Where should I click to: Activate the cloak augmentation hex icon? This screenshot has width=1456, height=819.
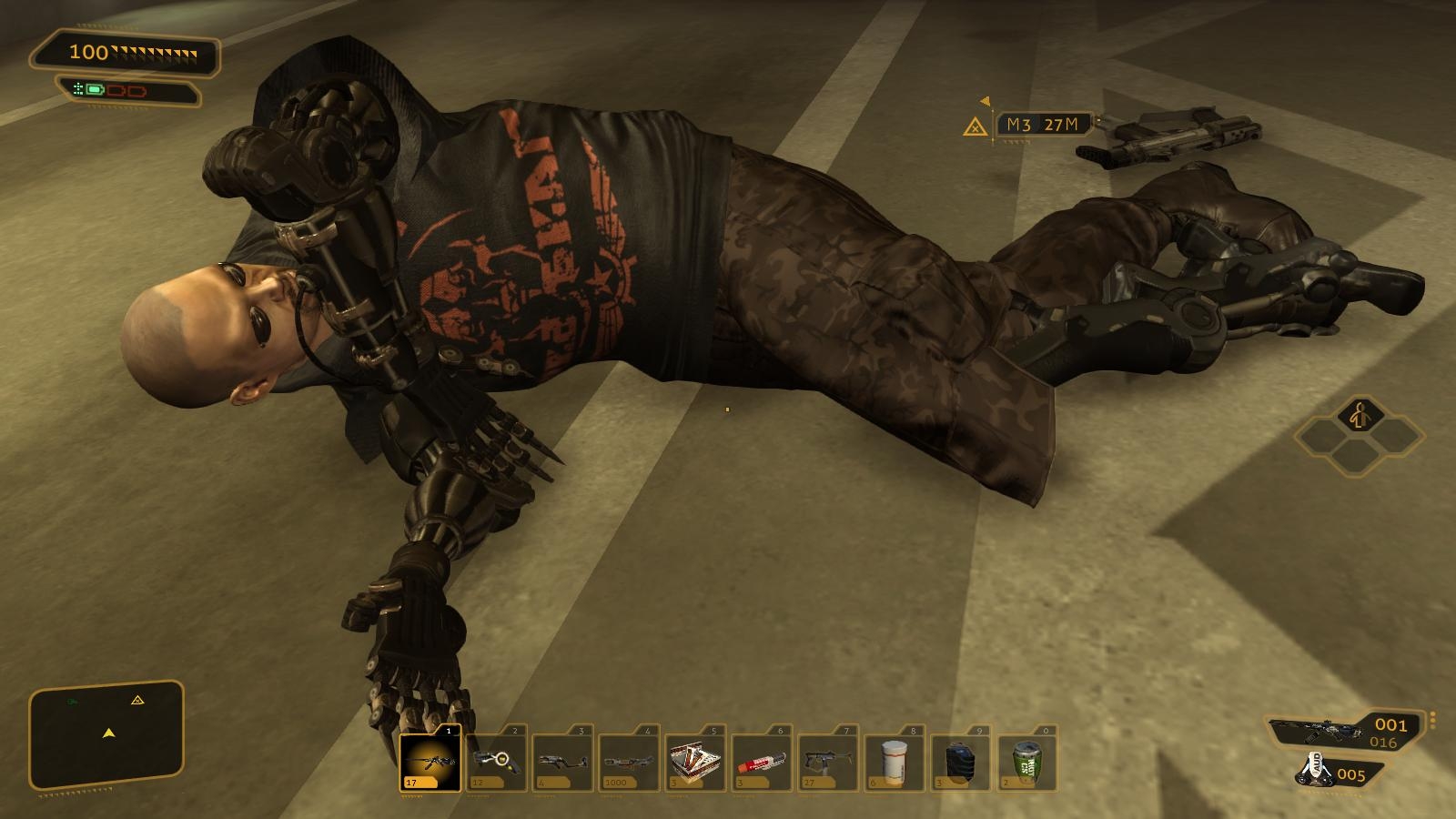[1360, 419]
